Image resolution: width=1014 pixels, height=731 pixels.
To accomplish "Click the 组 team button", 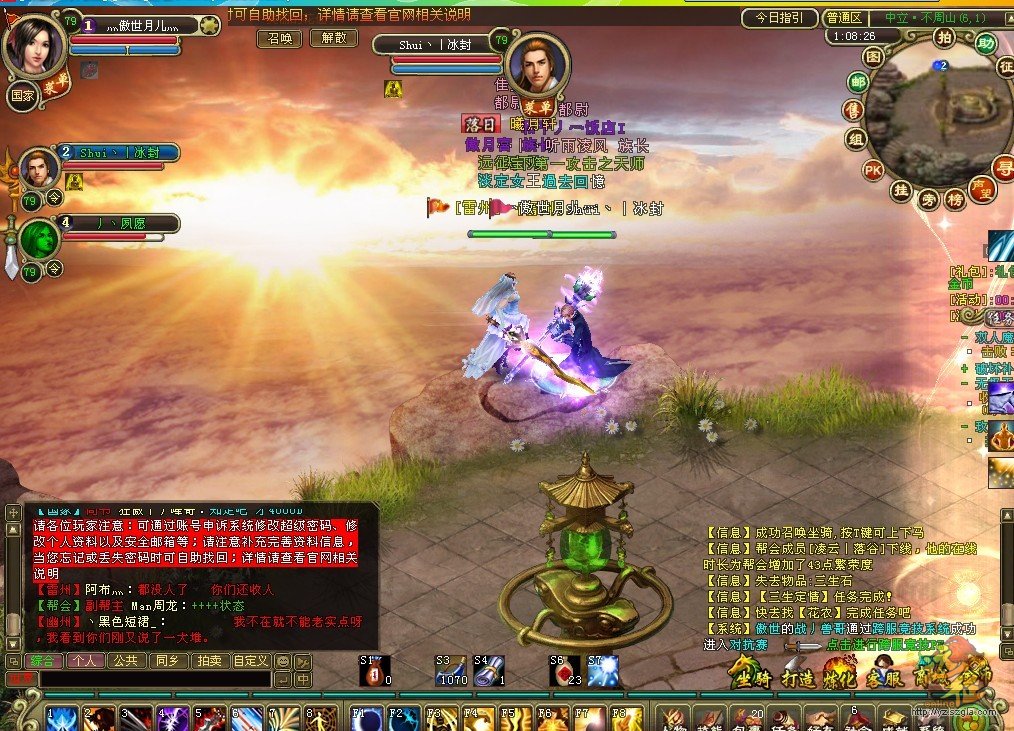I will 854,139.
